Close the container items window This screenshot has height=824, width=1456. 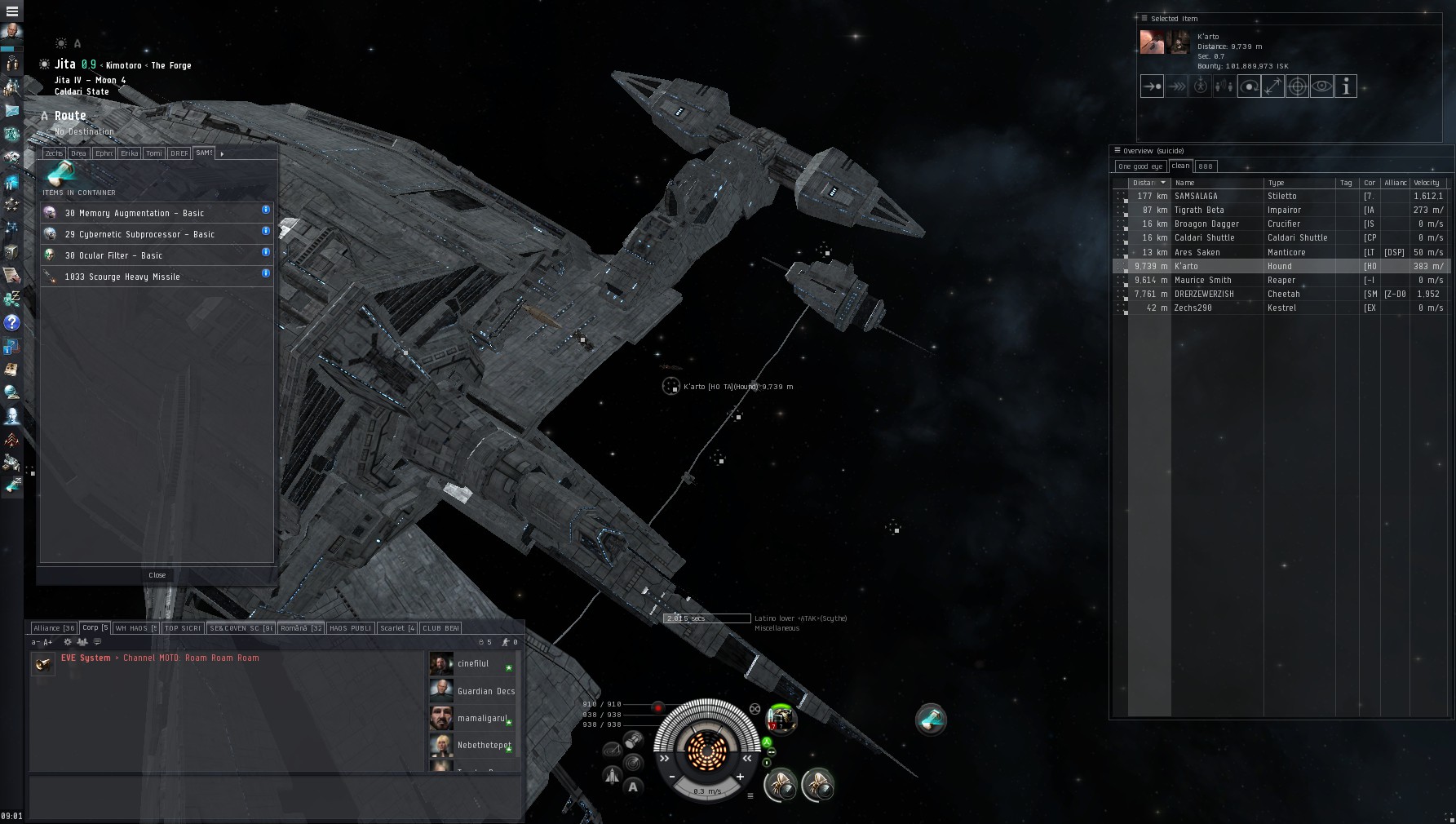point(157,575)
